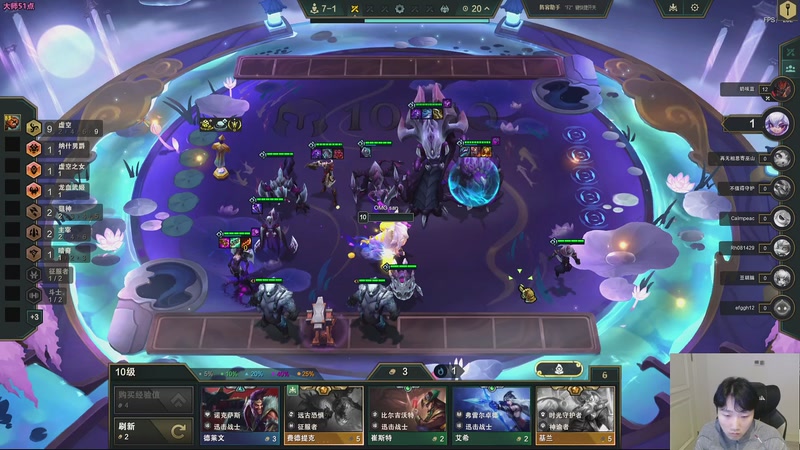Viewport: 800px width, 450px height.
Task: Select the 狙神 trait entry
Action: tap(60, 212)
